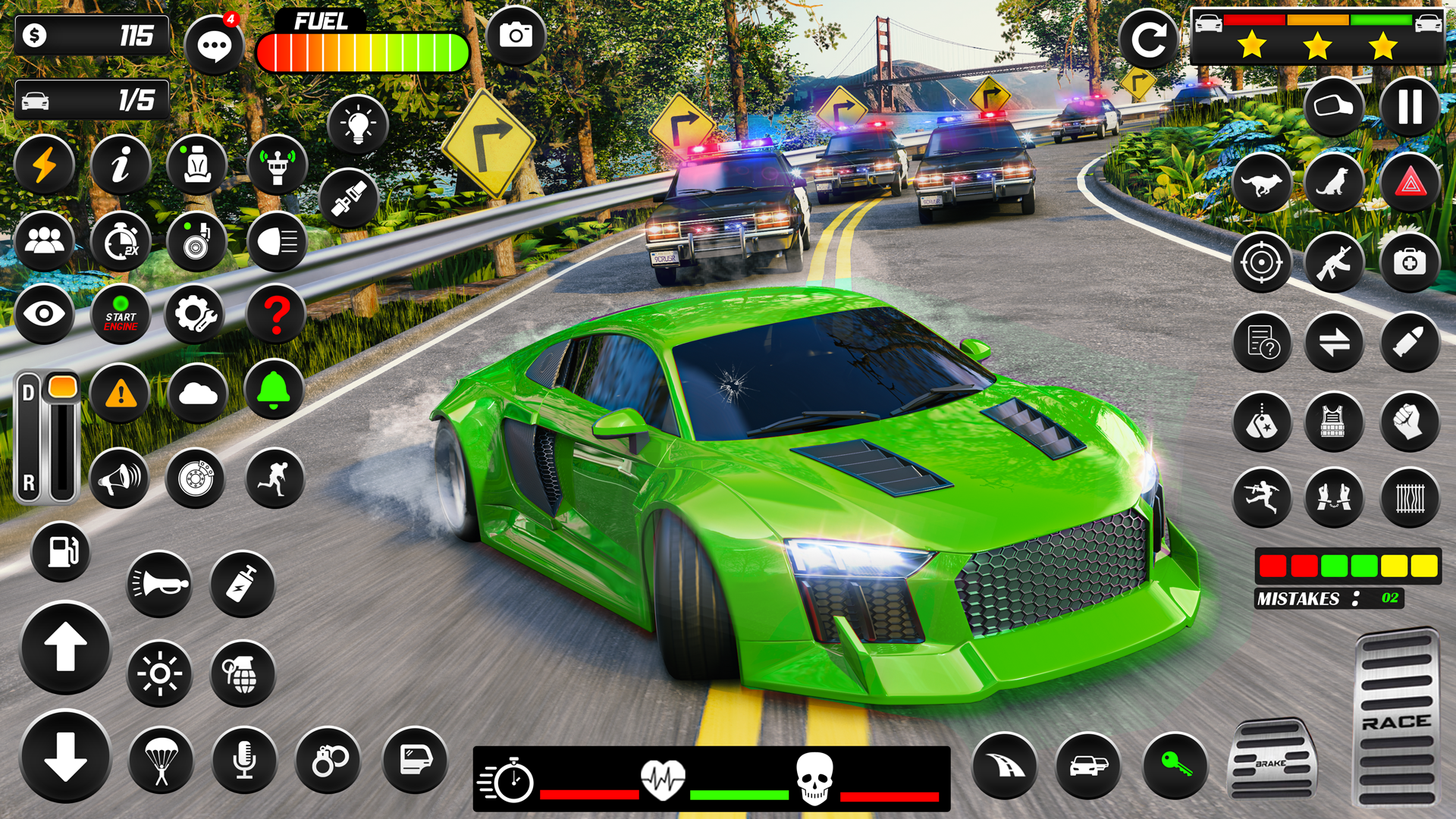
Task: Activate the lightning bolt boost
Action: coord(45,165)
